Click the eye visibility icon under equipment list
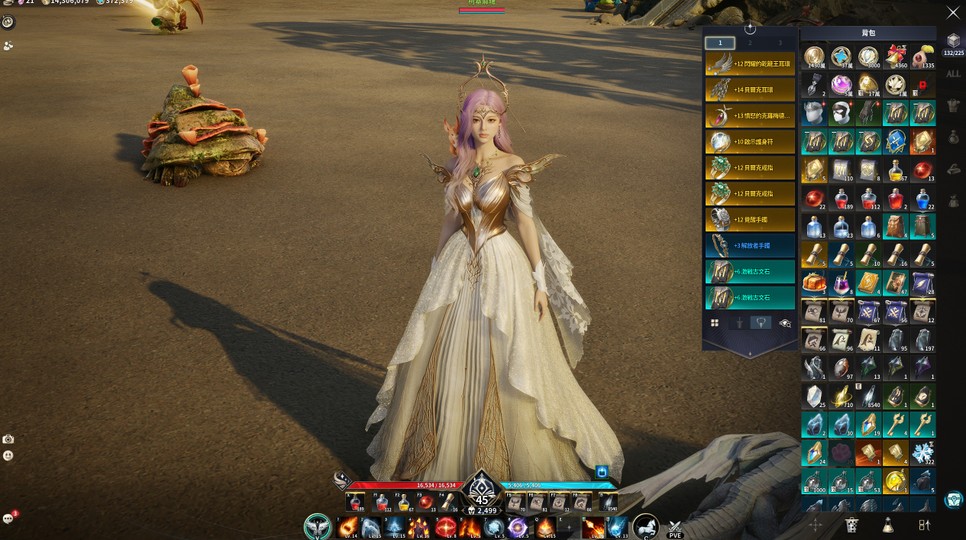 785,323
